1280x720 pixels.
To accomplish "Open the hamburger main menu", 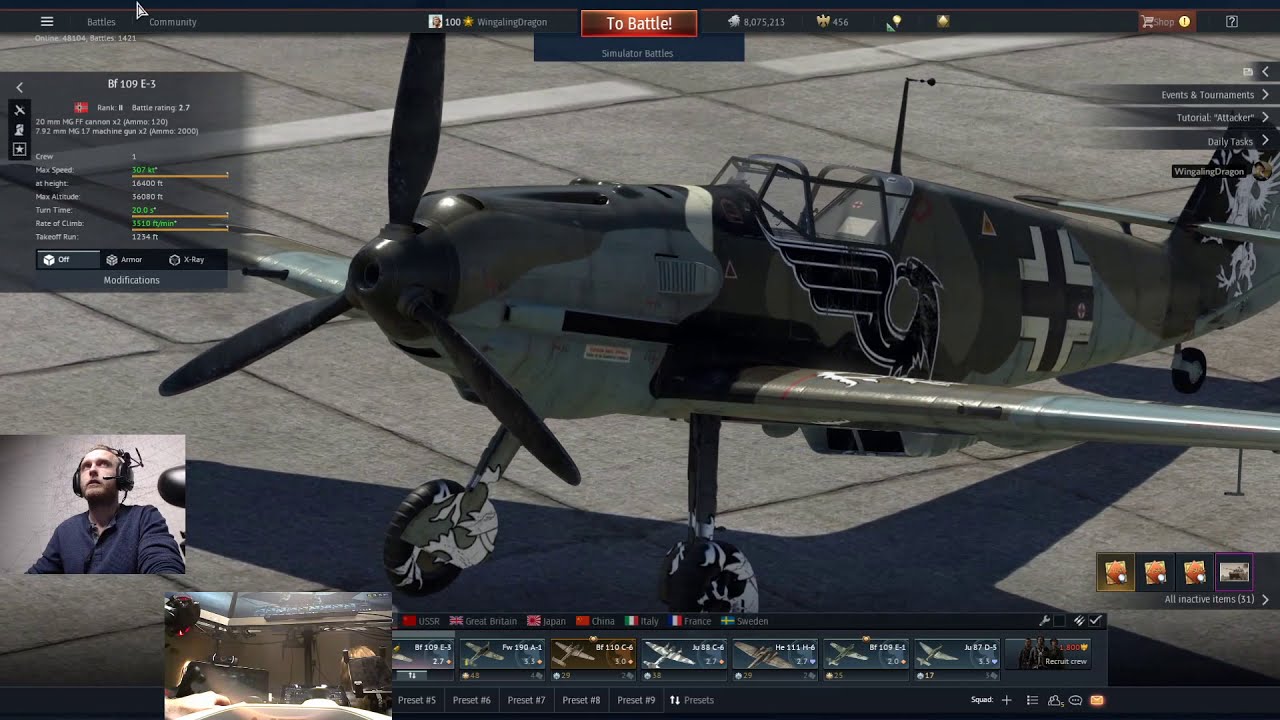I will coord(47,21).
